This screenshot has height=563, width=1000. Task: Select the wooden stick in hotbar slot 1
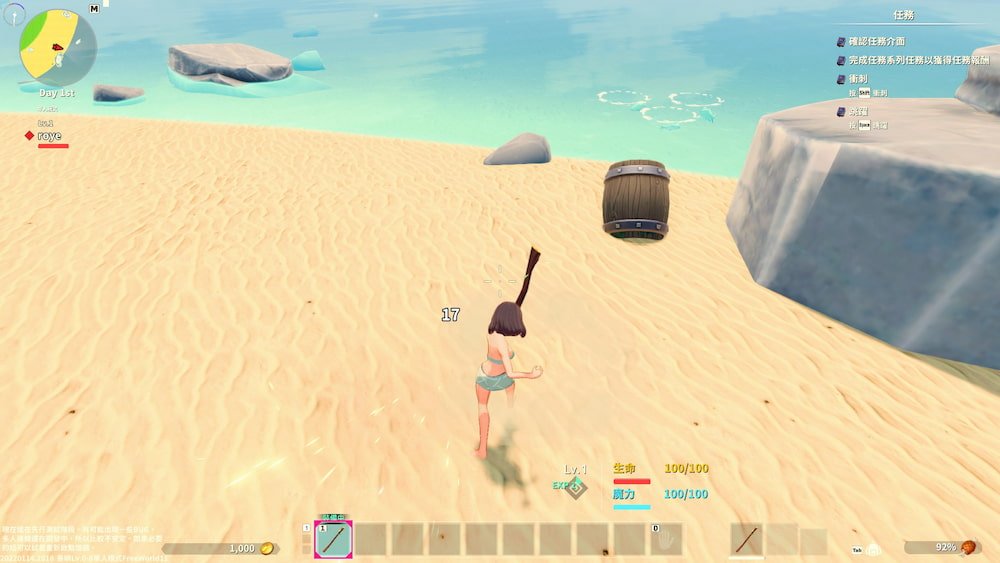(333, 540)
